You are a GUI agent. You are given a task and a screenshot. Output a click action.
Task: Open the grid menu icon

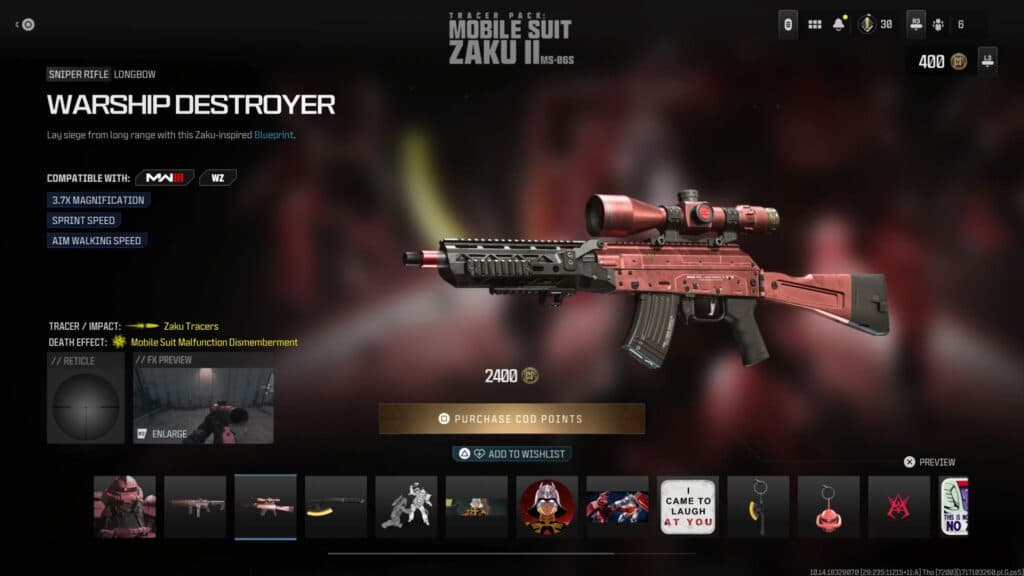815,24
